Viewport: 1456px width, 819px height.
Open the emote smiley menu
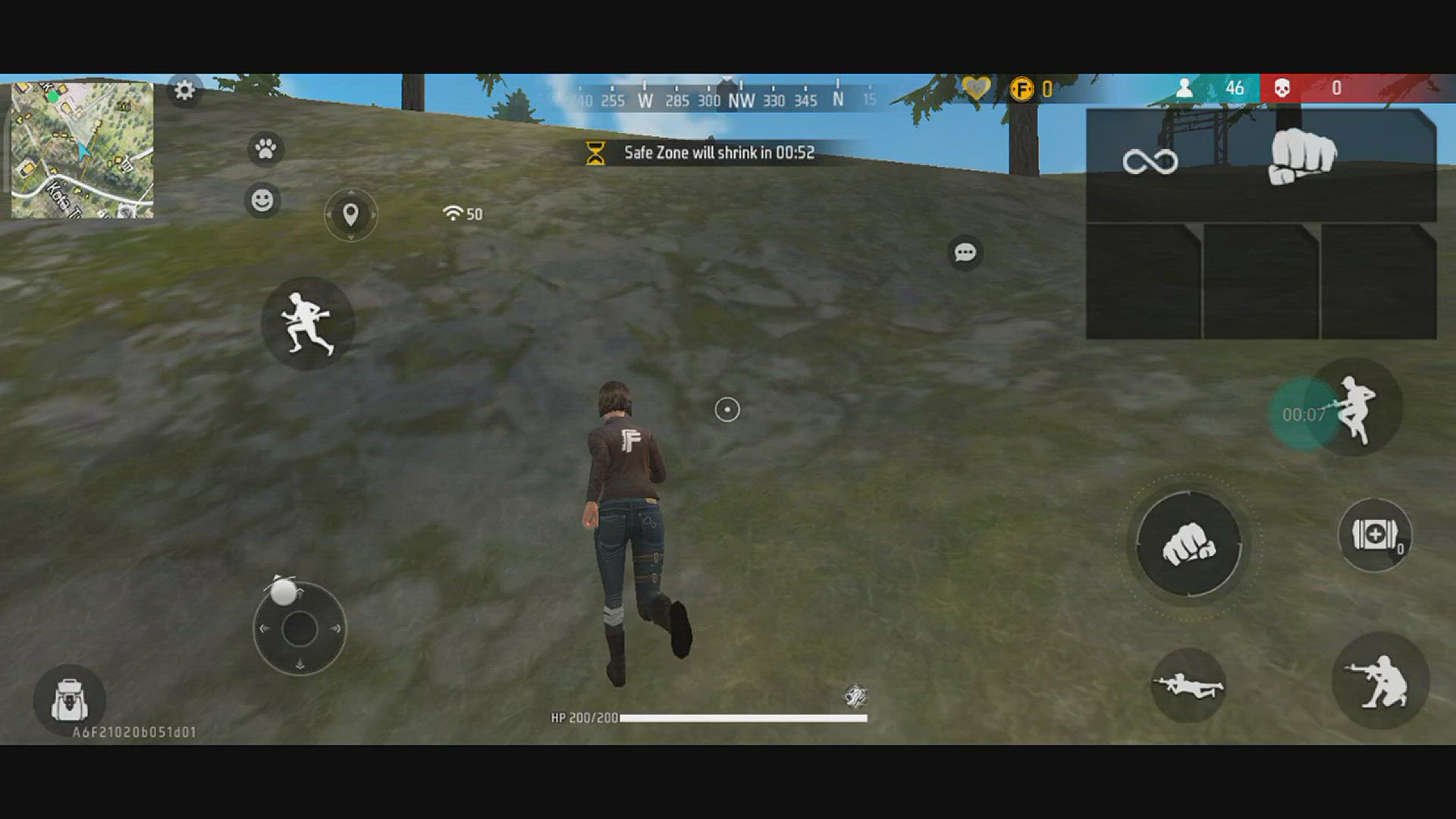pyautogui.click(x=262, y=201)
